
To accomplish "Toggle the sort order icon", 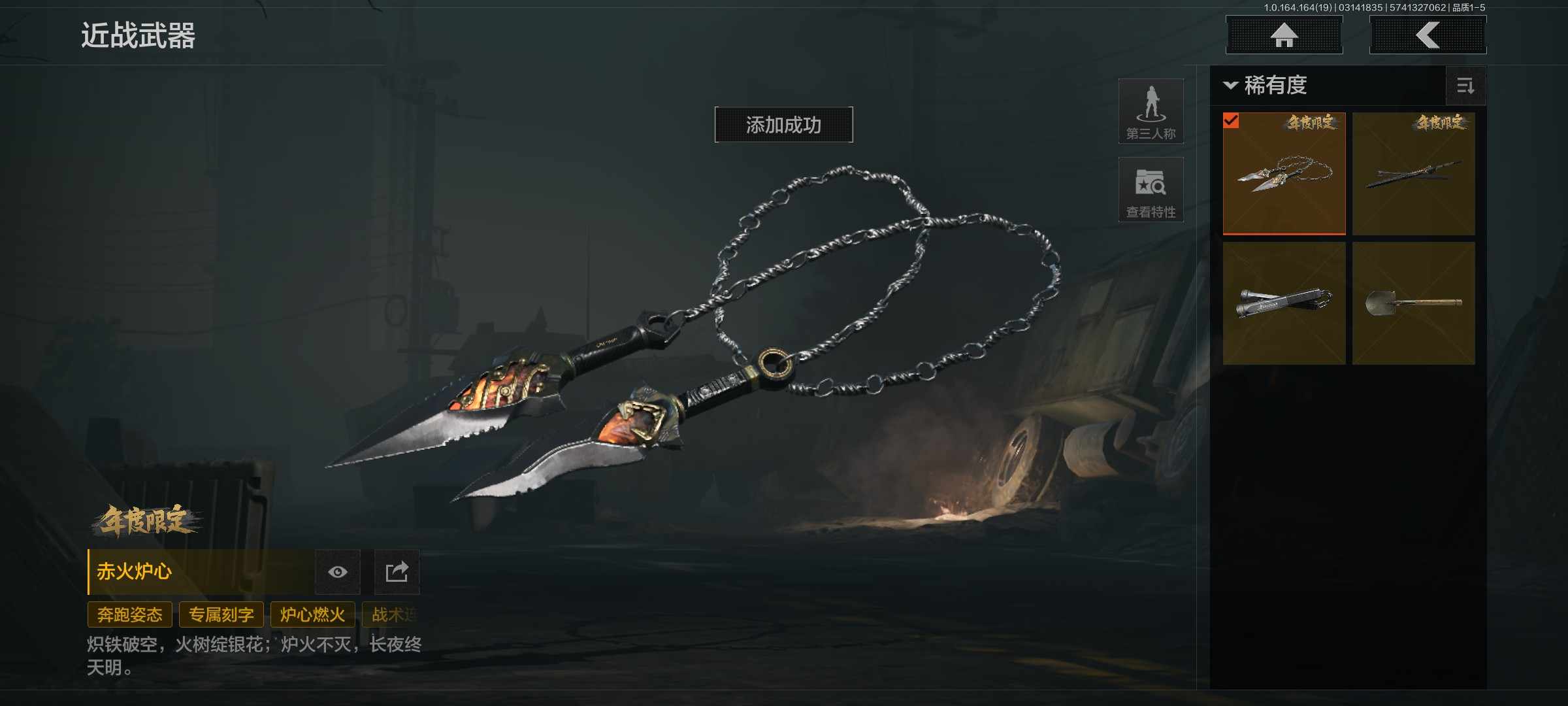I will pos(1465,86).
